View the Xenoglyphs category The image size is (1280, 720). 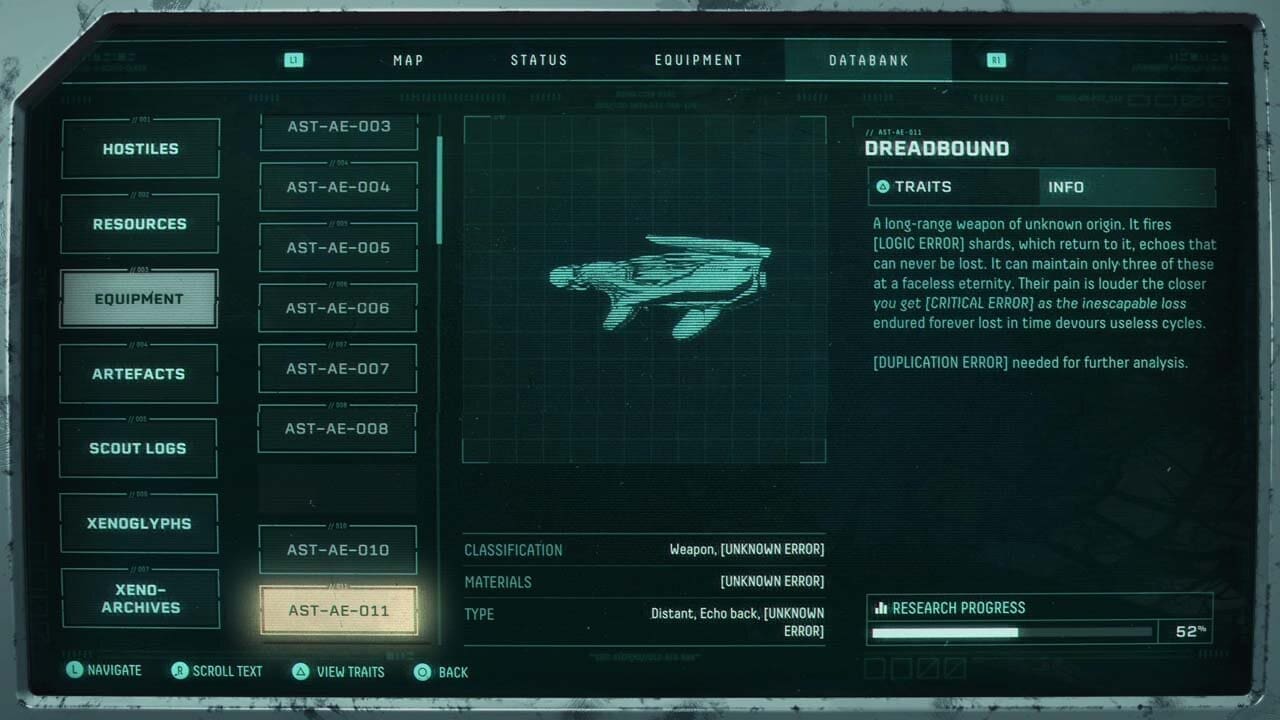click(x=139, y=523)
